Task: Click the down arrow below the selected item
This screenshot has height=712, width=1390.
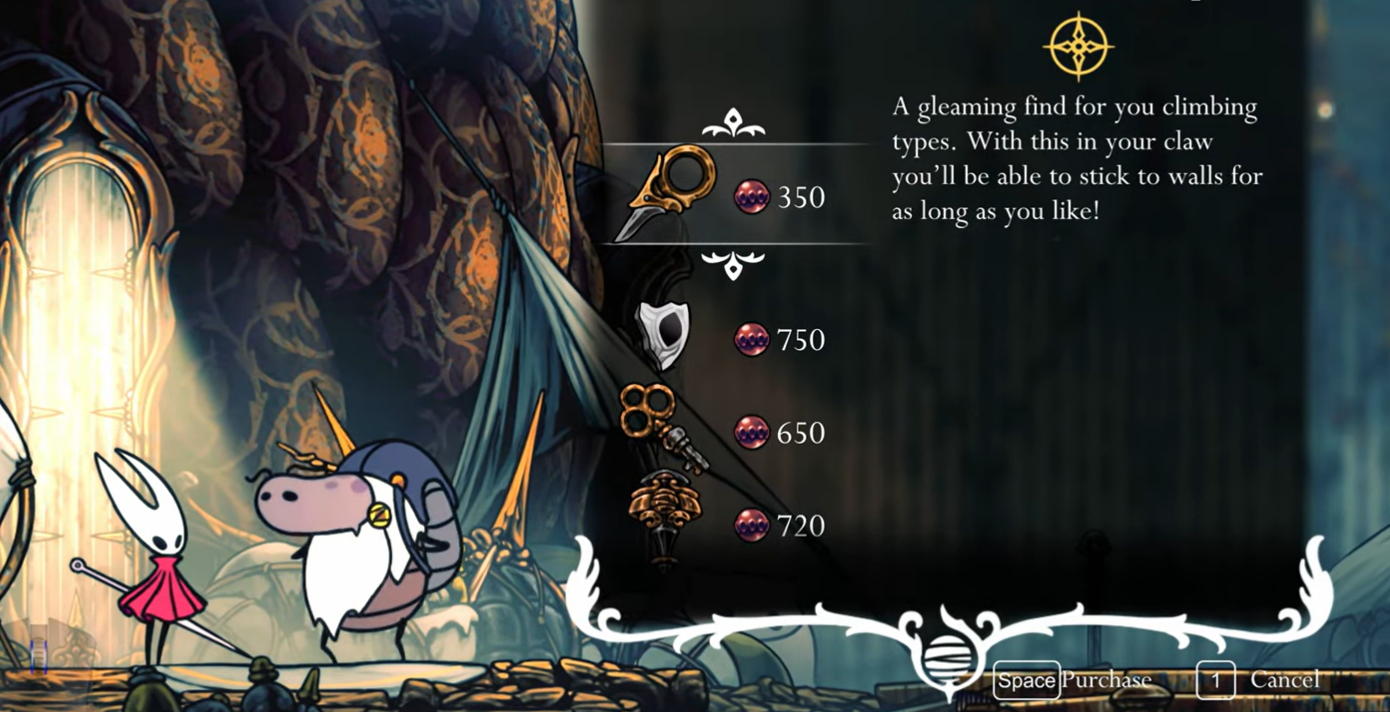Action: 733,266
